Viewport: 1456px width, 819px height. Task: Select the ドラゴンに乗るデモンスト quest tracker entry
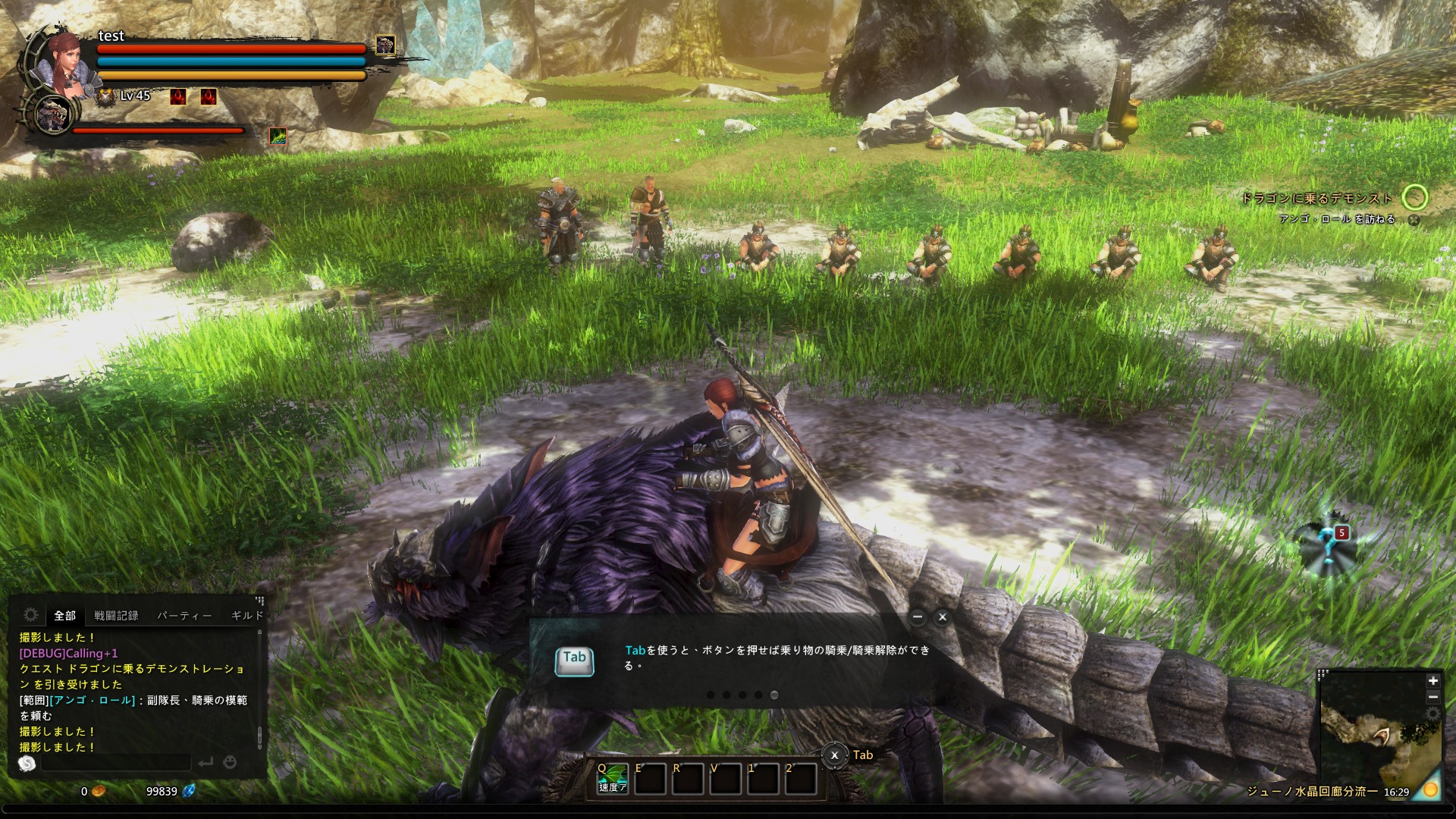(1316, 199)
